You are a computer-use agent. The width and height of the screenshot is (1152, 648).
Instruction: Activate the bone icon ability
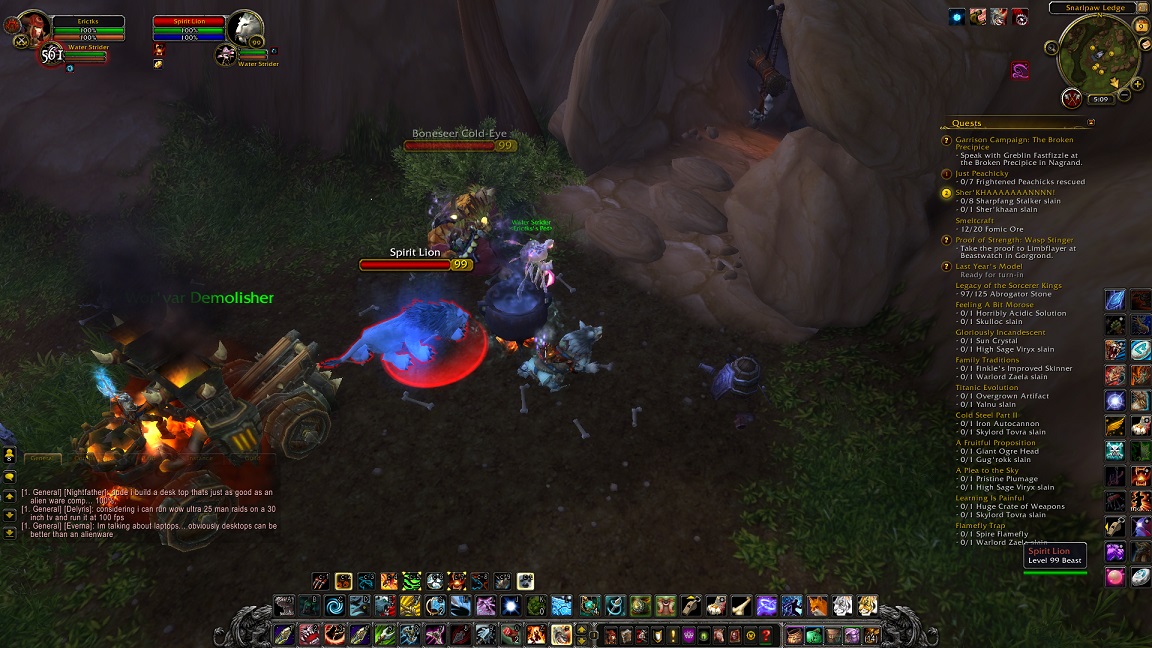740,605
